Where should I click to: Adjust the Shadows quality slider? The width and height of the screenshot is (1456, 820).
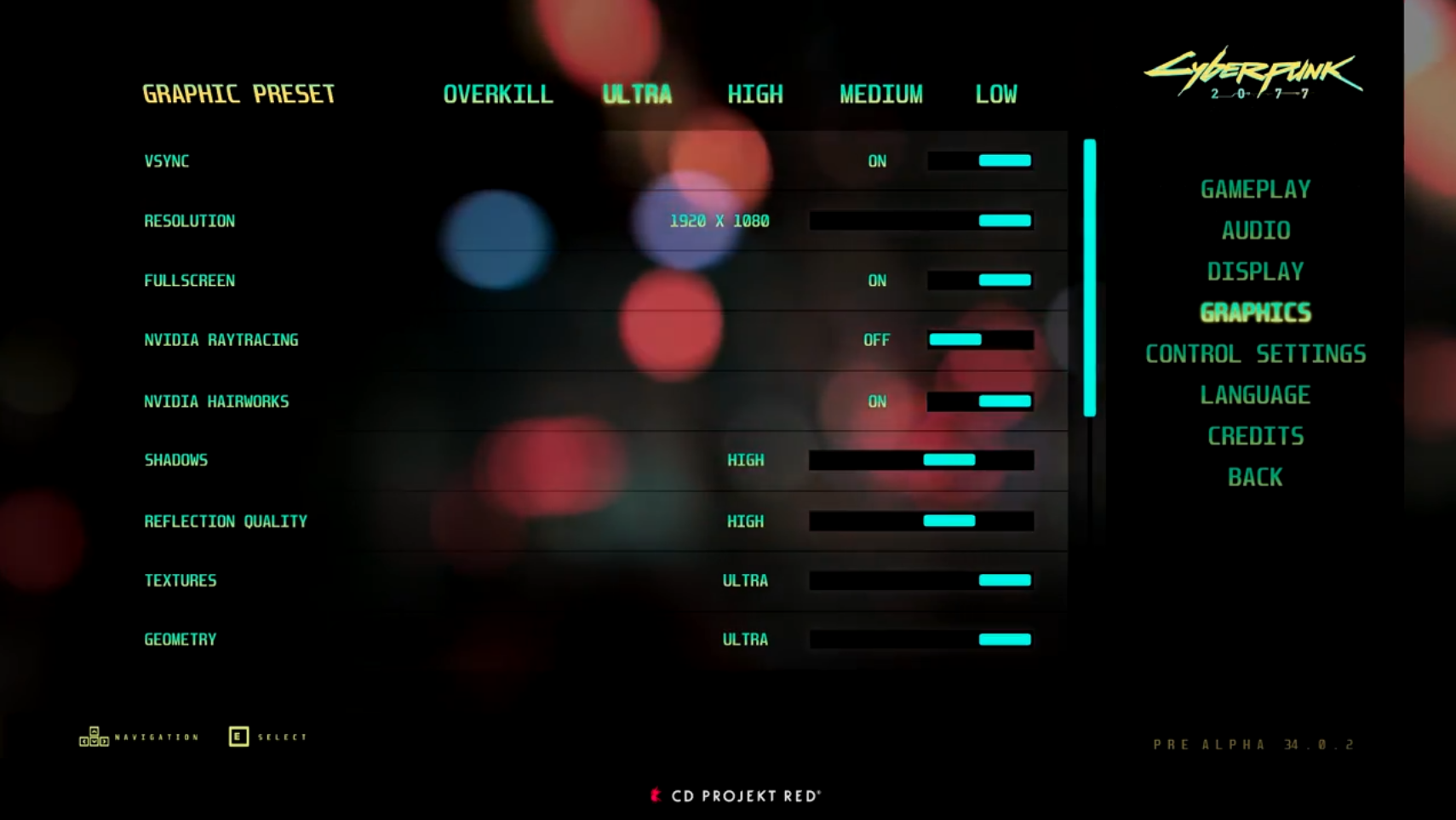click(948, 460)
